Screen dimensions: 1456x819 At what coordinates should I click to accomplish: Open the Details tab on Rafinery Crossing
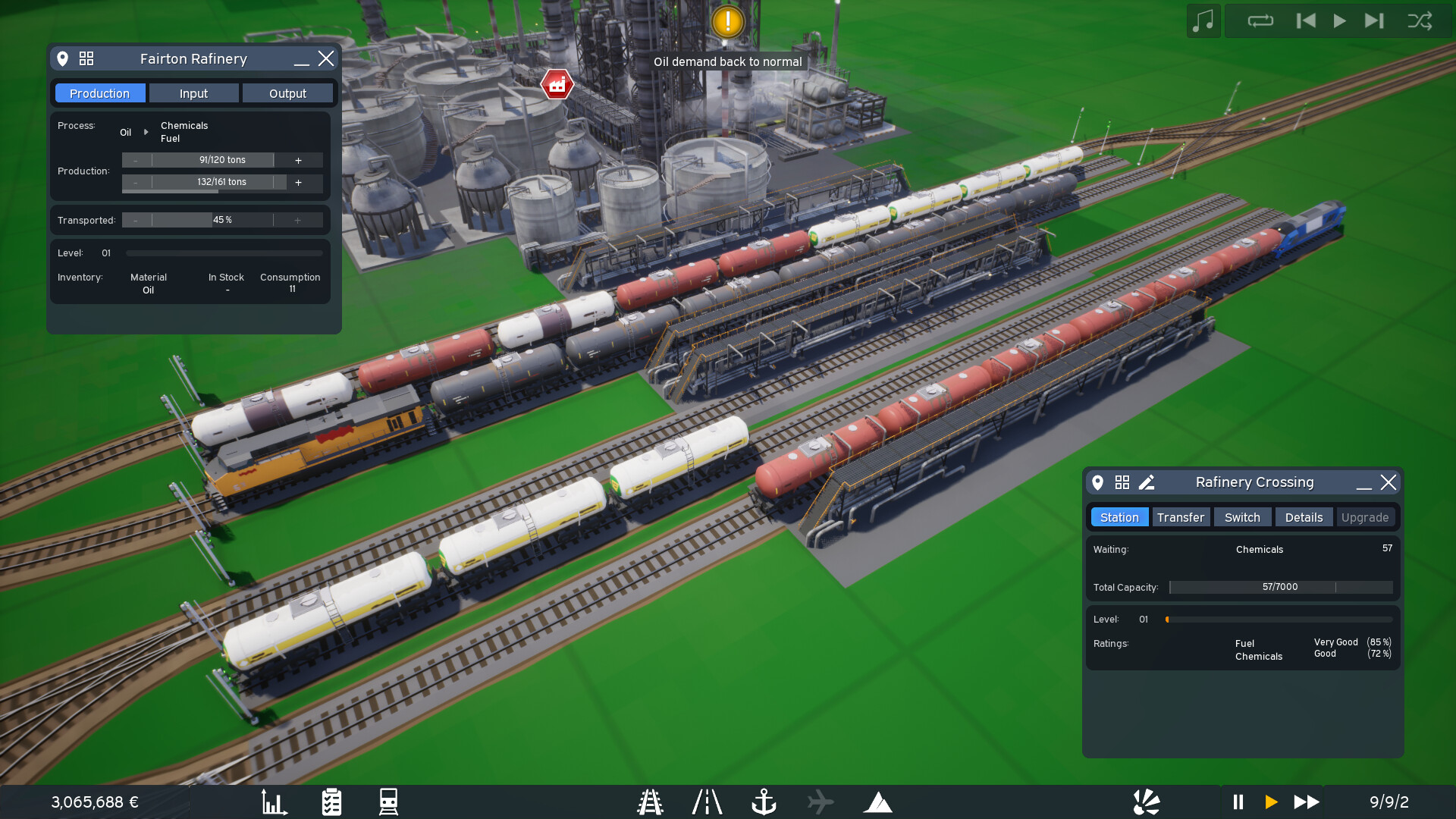coord(1304,516)
